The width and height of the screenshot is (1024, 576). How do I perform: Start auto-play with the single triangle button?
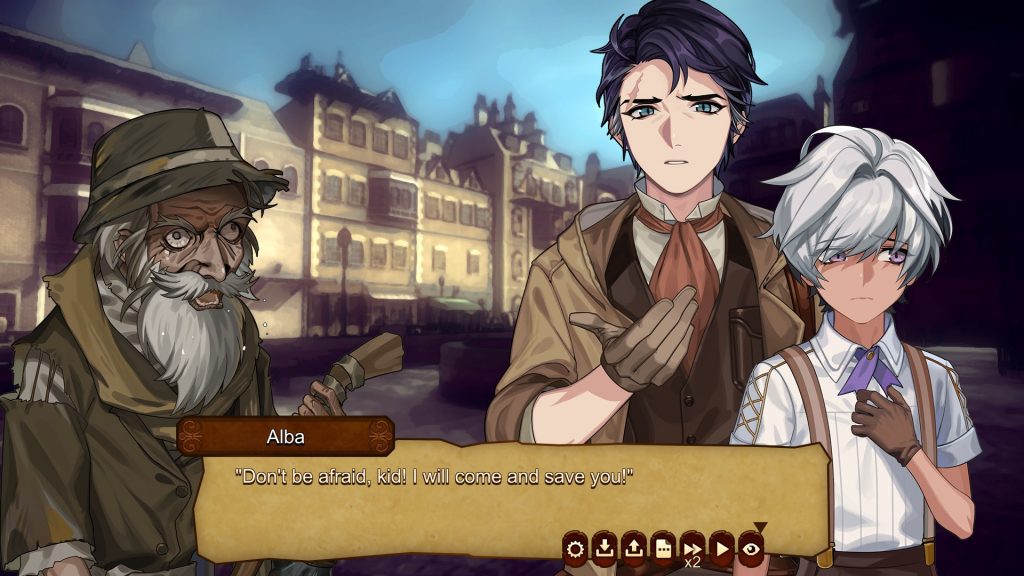[x=721, y=547]
